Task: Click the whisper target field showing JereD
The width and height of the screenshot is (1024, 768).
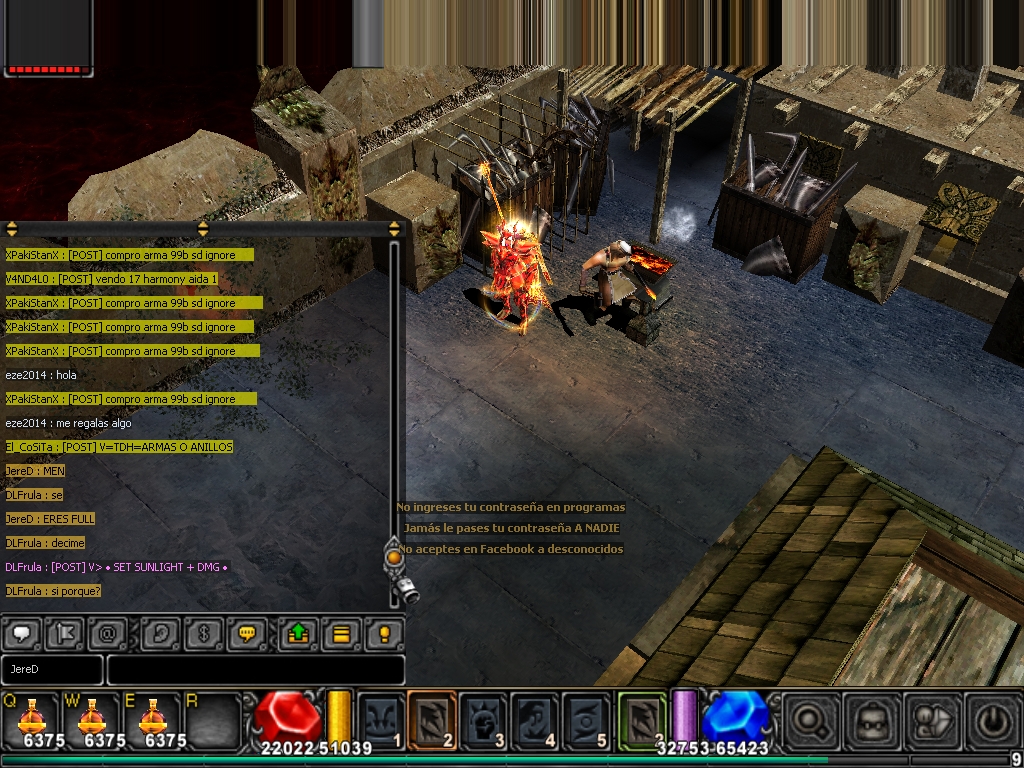Action: 52,669
